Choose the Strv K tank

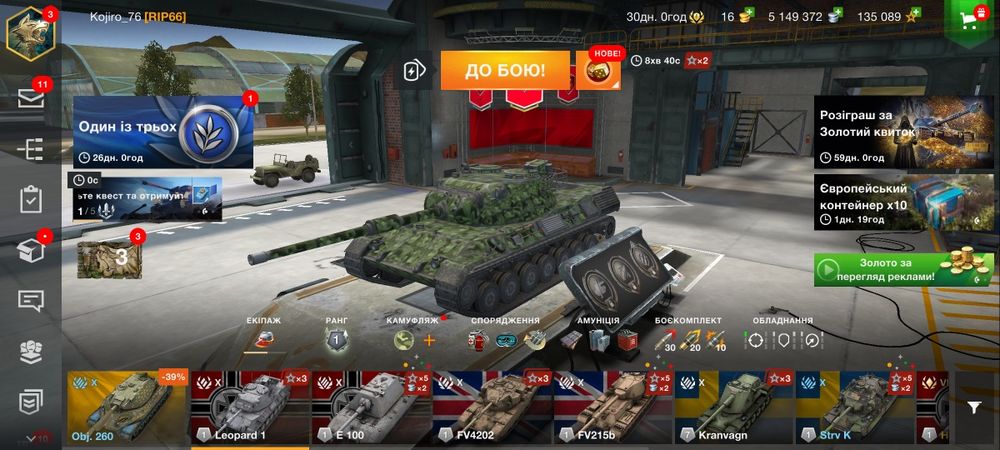pyautogui.click(x=855, y=407)
